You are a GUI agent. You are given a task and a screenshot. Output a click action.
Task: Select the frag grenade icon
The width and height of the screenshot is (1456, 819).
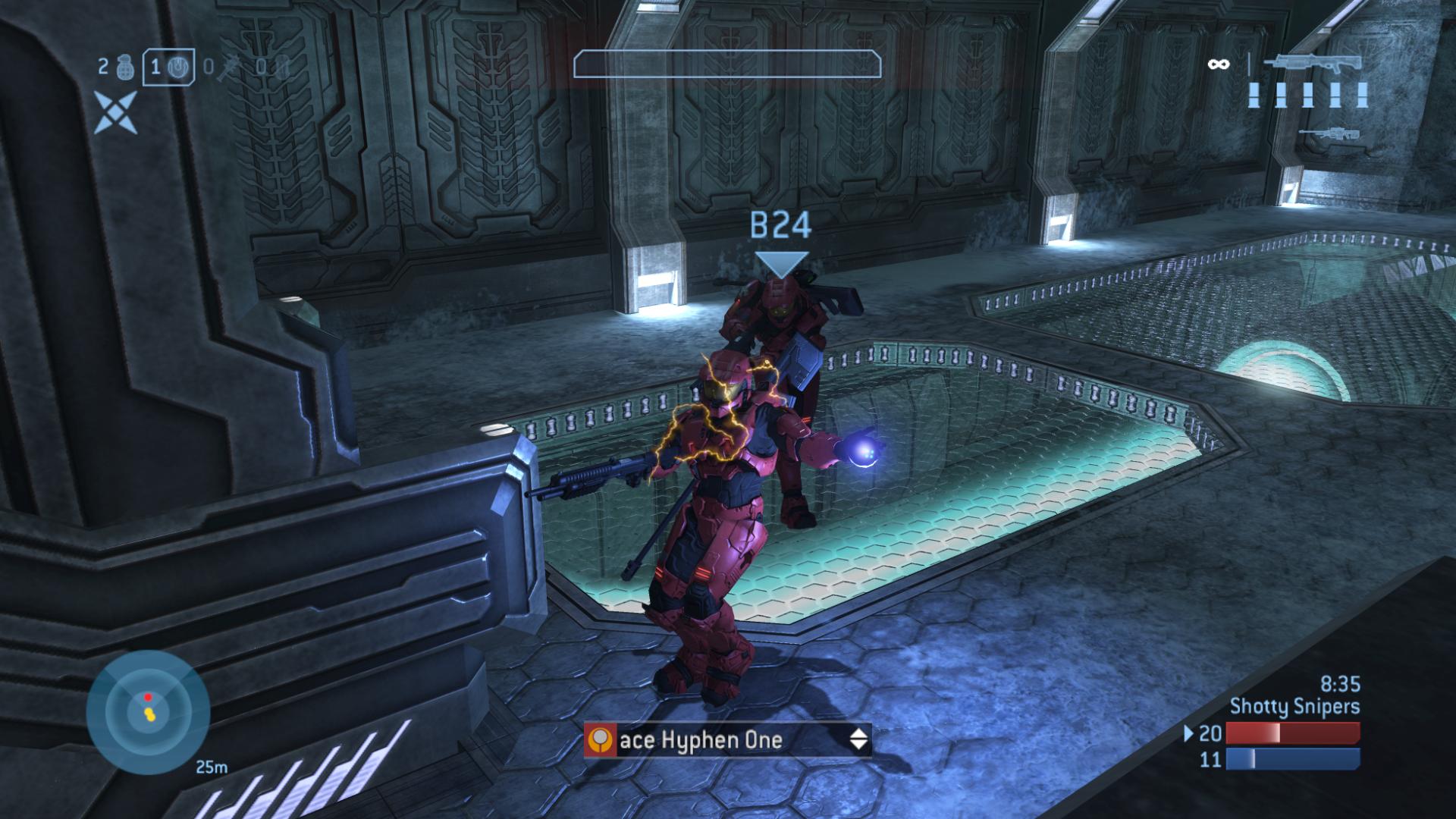point(125,68)
